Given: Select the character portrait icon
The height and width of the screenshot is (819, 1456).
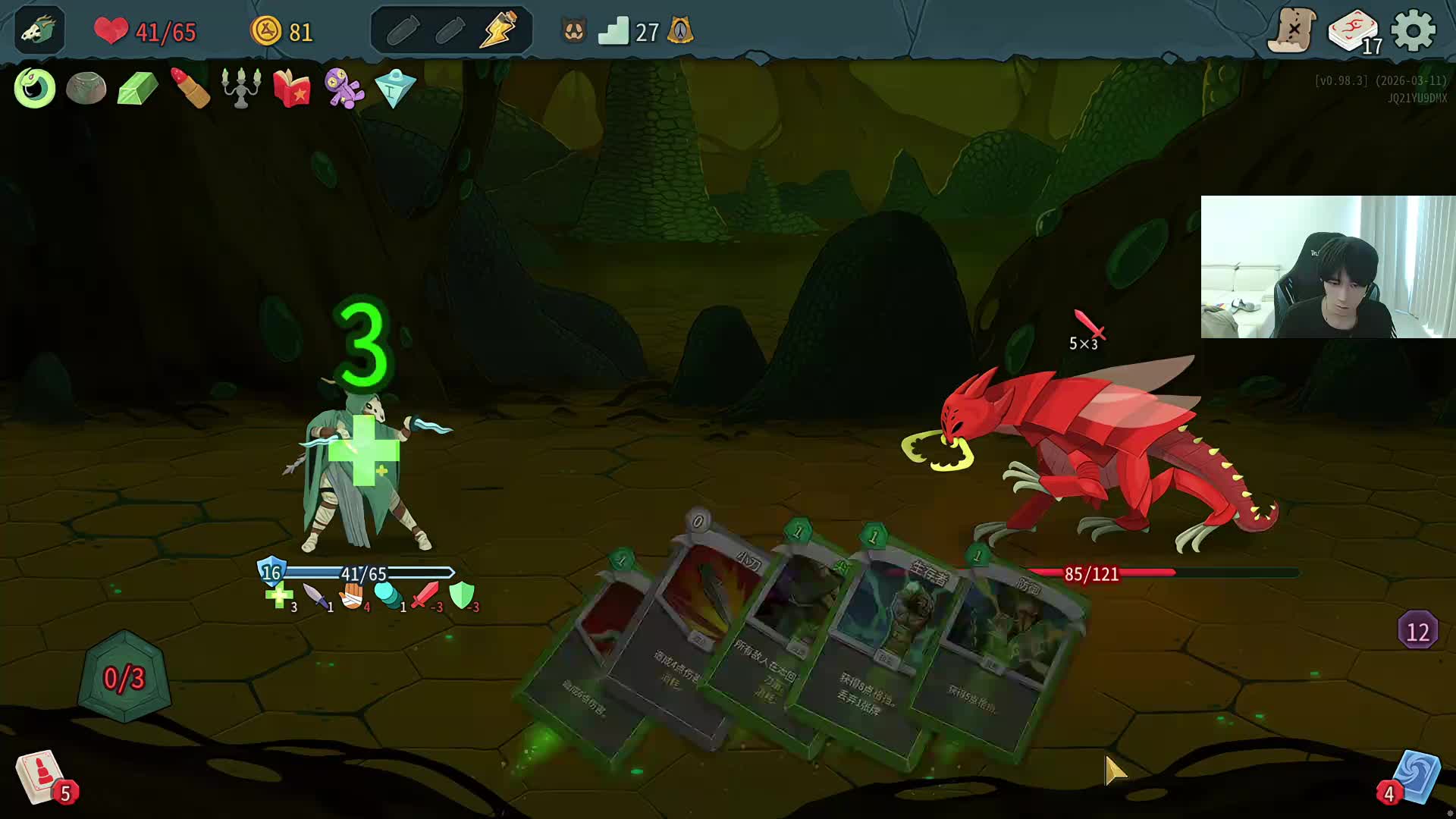Looking at the screenshot, I should (x=39, y=31).
